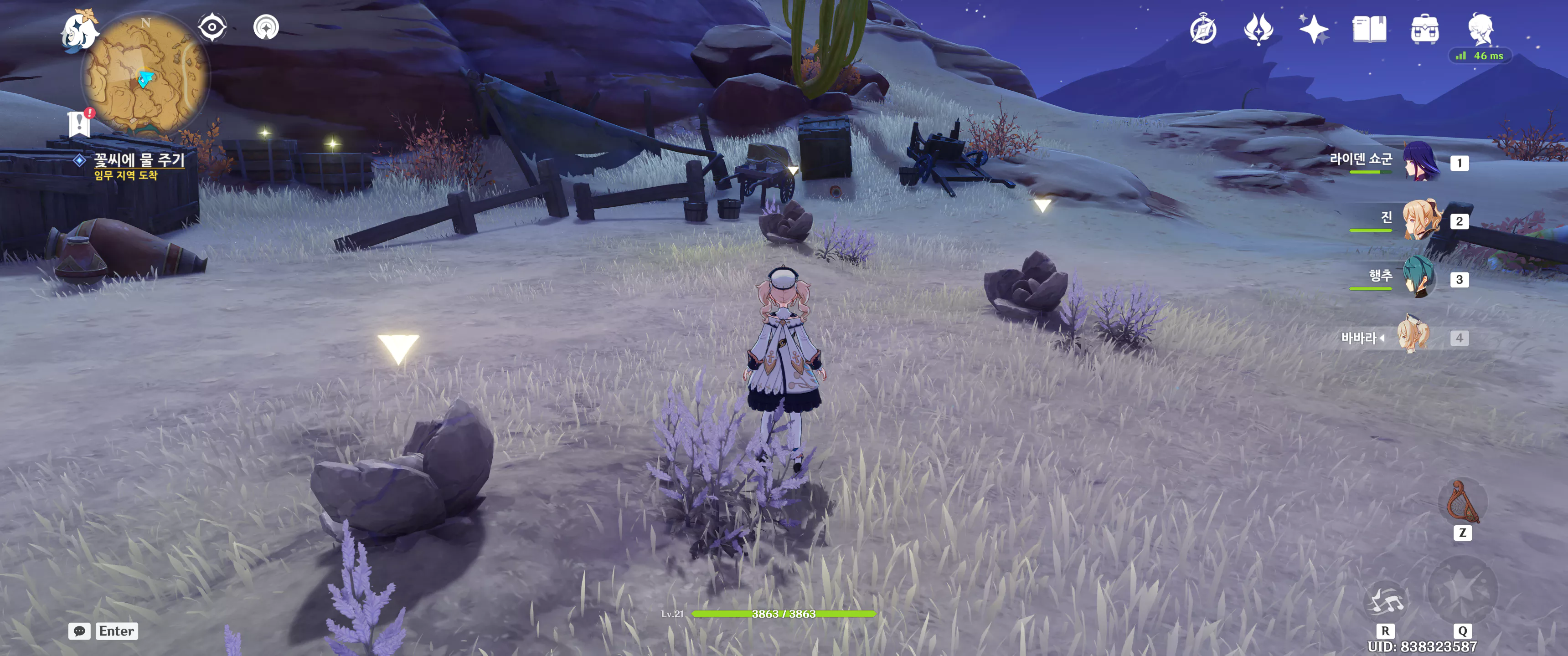Select the 꽃씨에 물 주기 quest tracker
Screen dimensions: 1568x656
coord(138,160)
